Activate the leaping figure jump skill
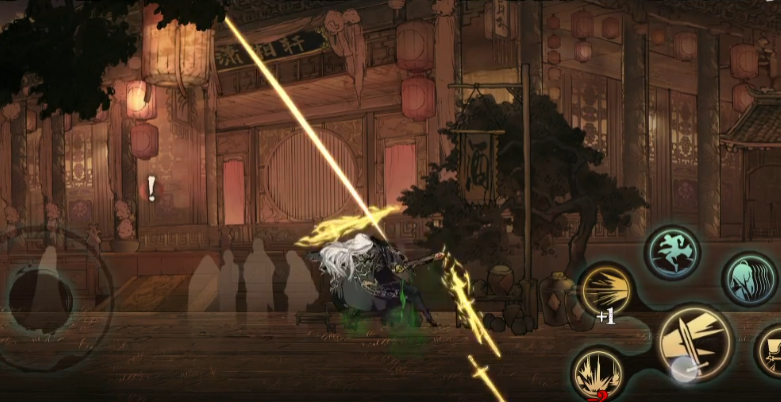 tap(672, 252)
